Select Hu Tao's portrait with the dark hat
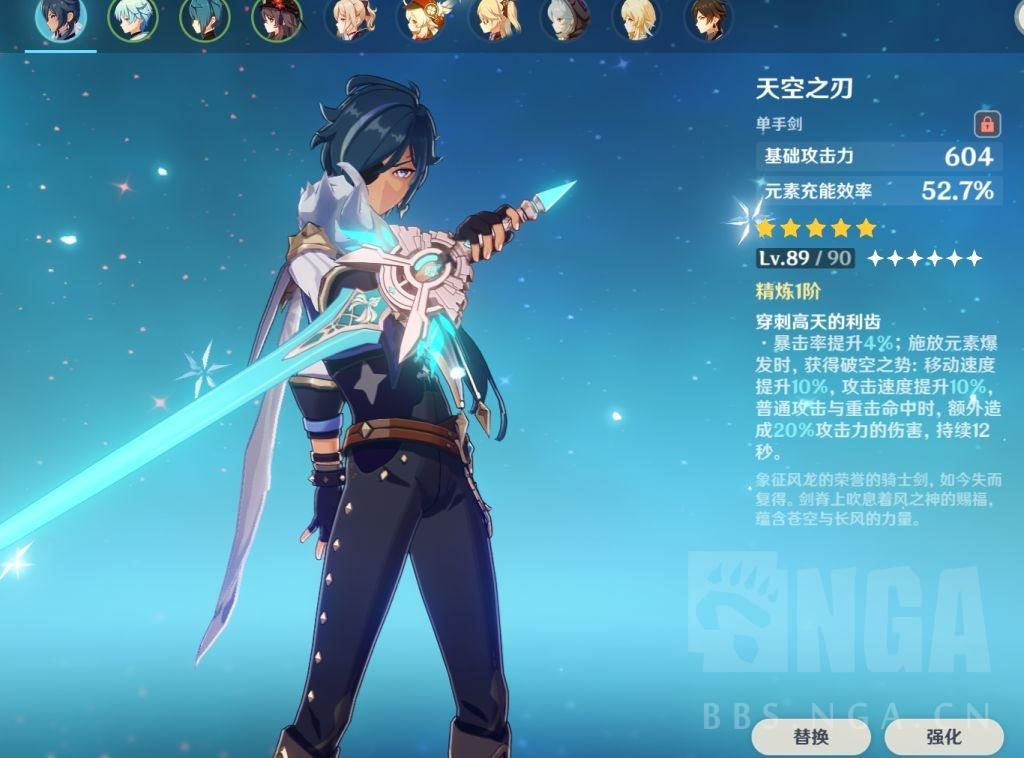The image size is (1024, 758). pos(277,18)
